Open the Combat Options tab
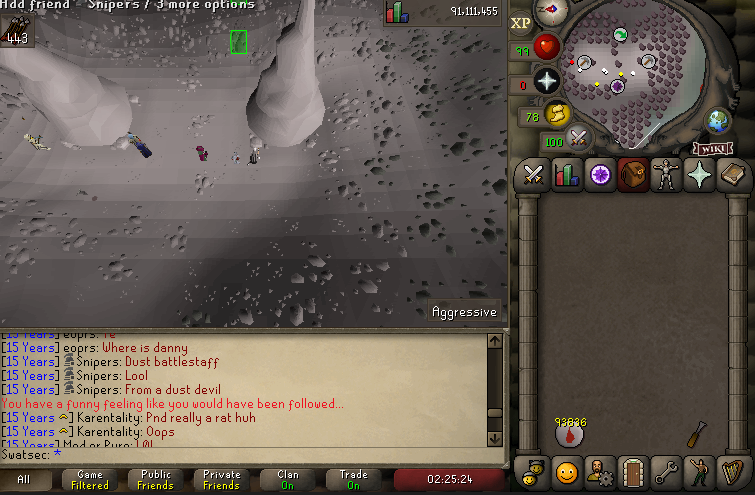 coord(533,176)
